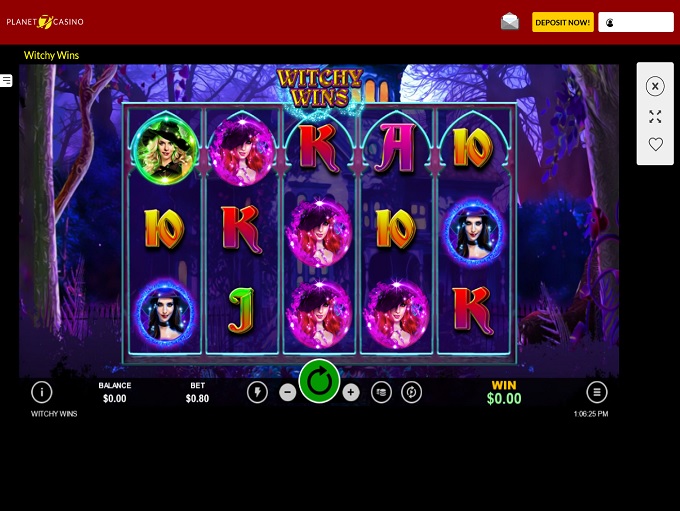680x511 pixels.
Task: Open the side menu list icon
Action: point(6,80)
